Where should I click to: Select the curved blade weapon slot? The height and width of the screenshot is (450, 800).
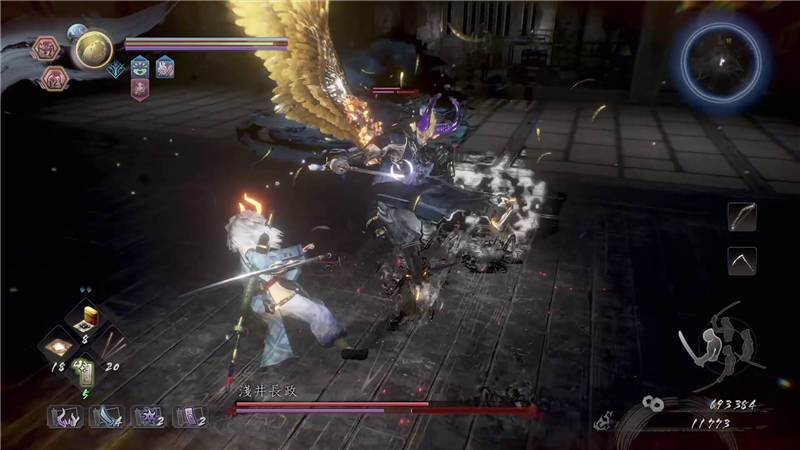coord(742,261)
